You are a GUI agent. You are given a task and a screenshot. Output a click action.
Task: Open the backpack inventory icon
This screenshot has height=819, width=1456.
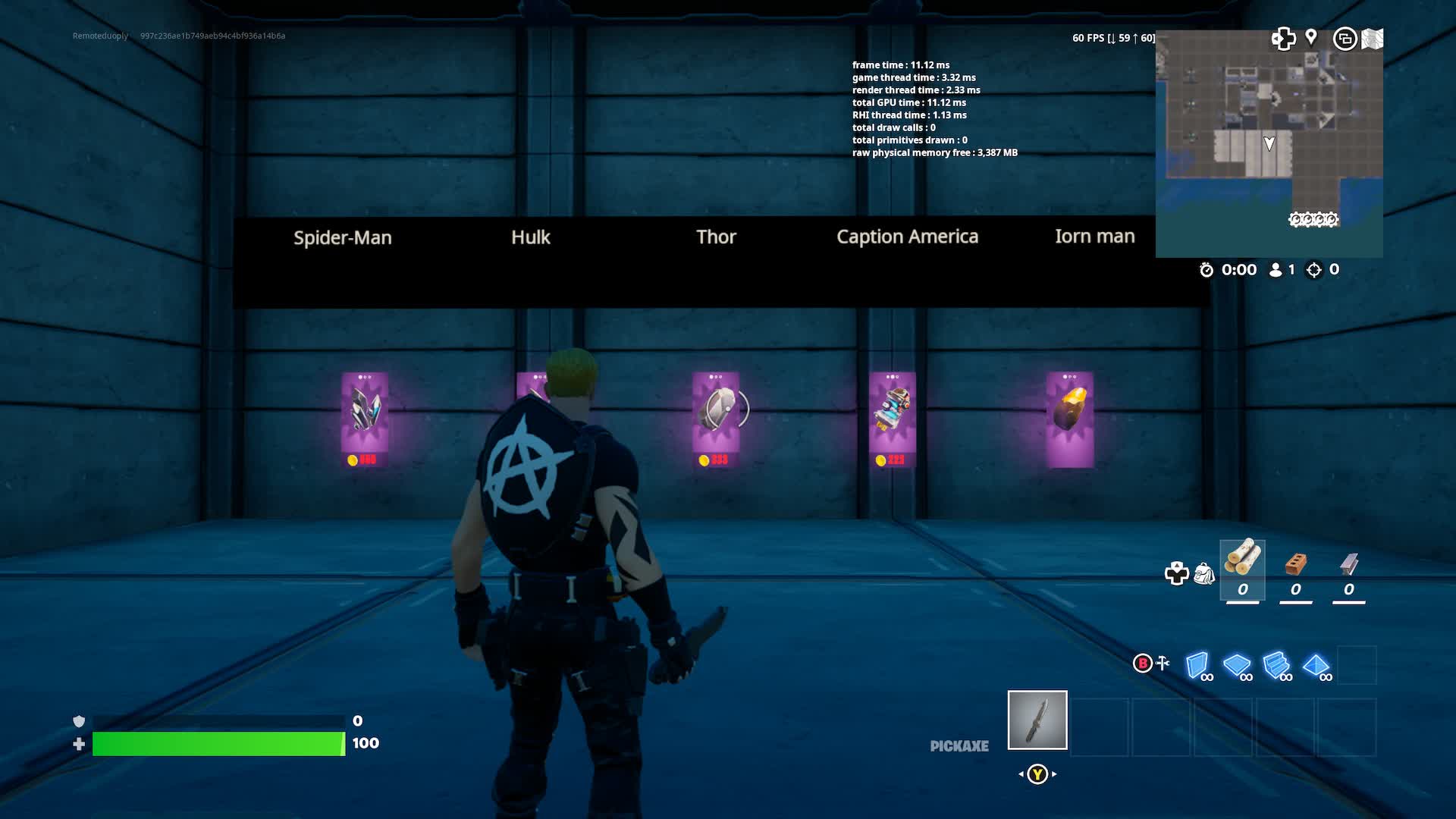pyautogui.click(x=1203, y=574)
